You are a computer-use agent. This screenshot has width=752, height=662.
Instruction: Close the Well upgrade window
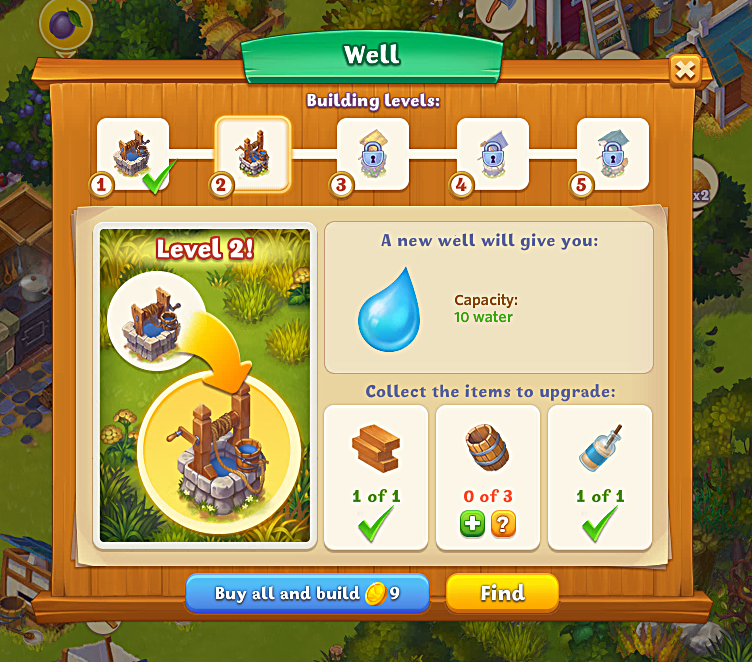click(x=684, y=70)
